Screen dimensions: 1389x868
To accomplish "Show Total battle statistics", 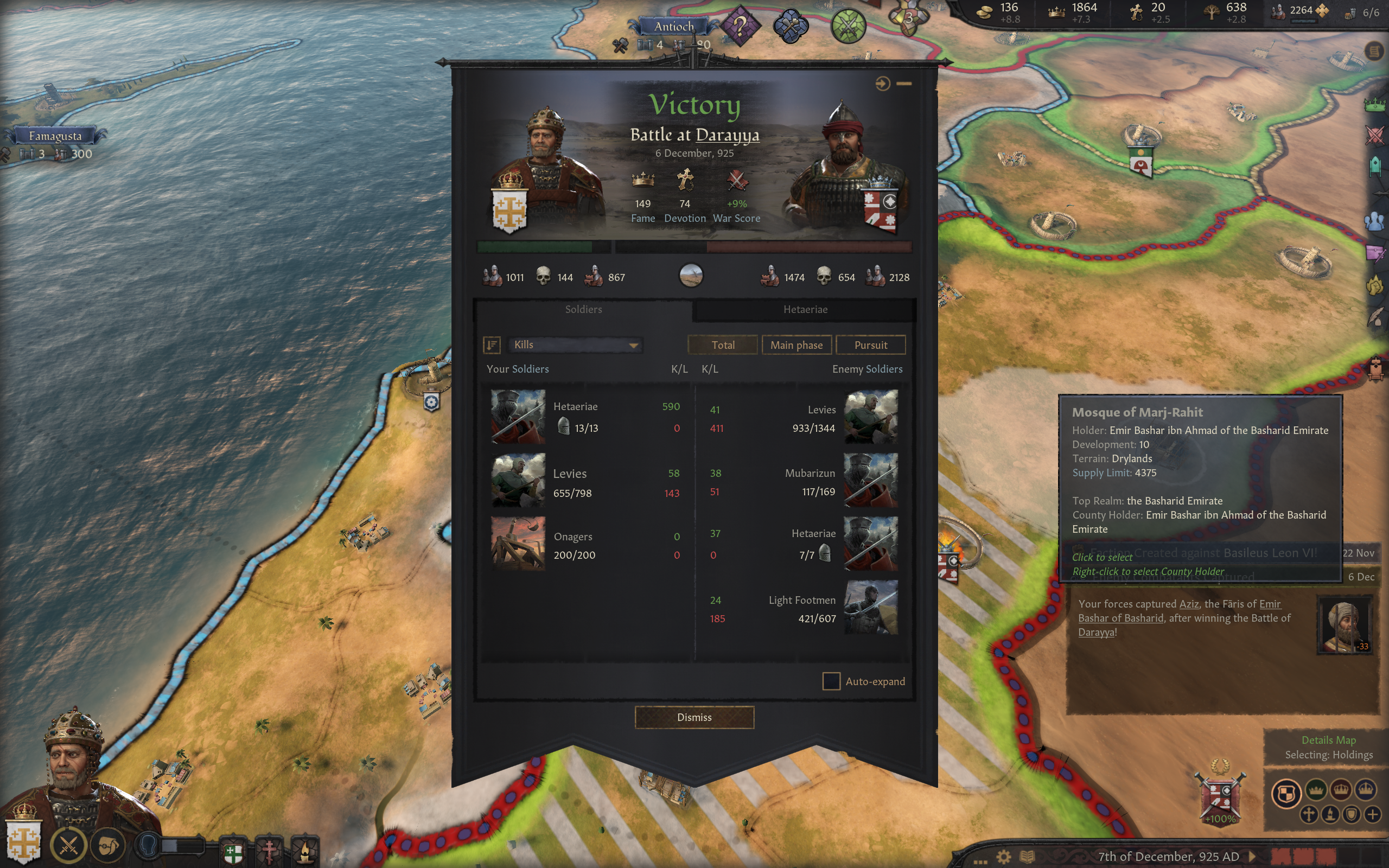I will click(x=723, y=345).
